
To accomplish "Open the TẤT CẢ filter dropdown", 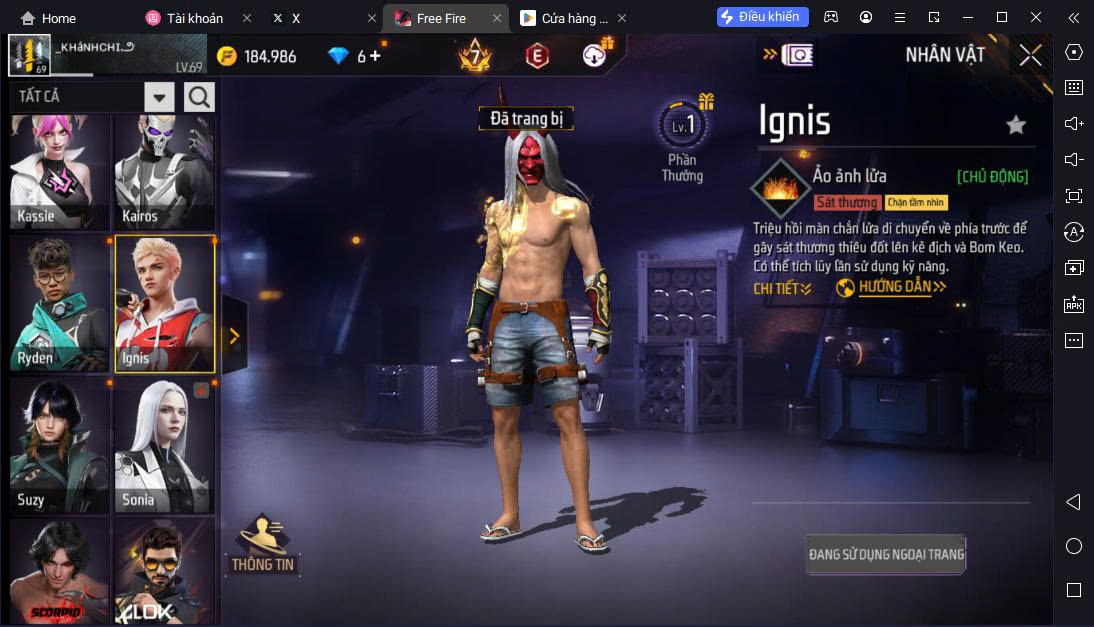I will [159, 97].
